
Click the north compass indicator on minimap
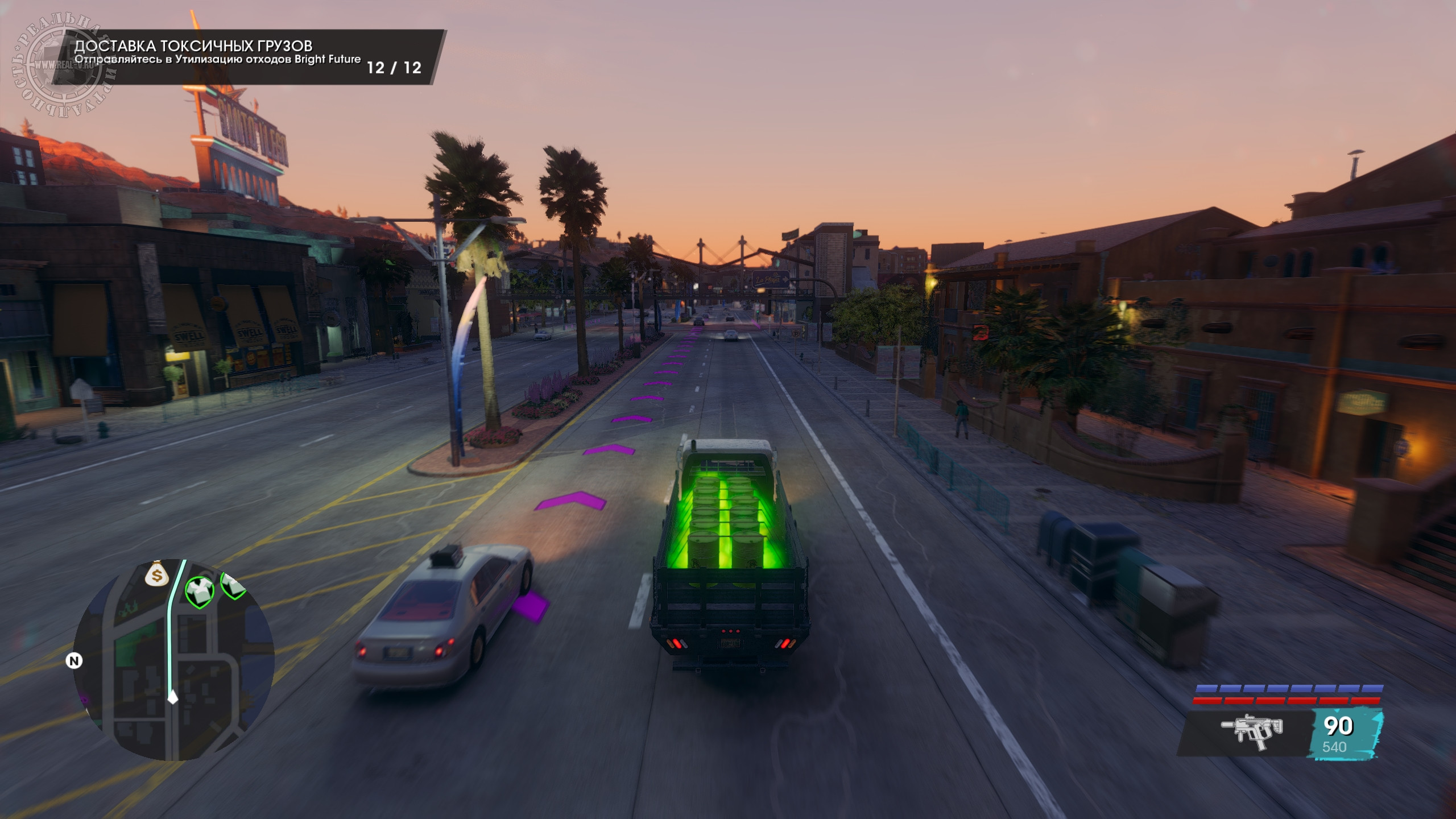point(74,661)
